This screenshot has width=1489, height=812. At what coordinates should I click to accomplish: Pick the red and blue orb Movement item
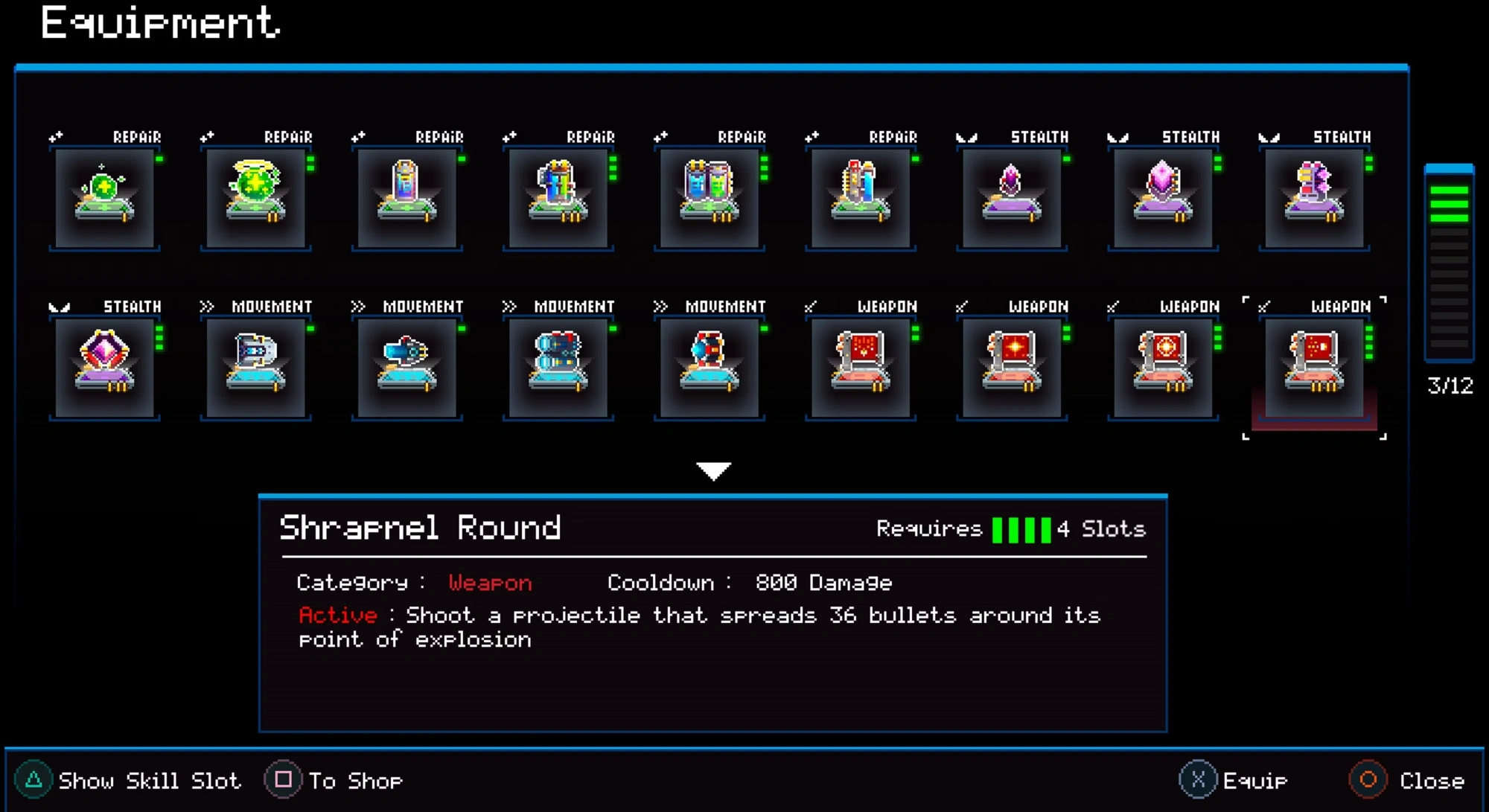(709, 368)
